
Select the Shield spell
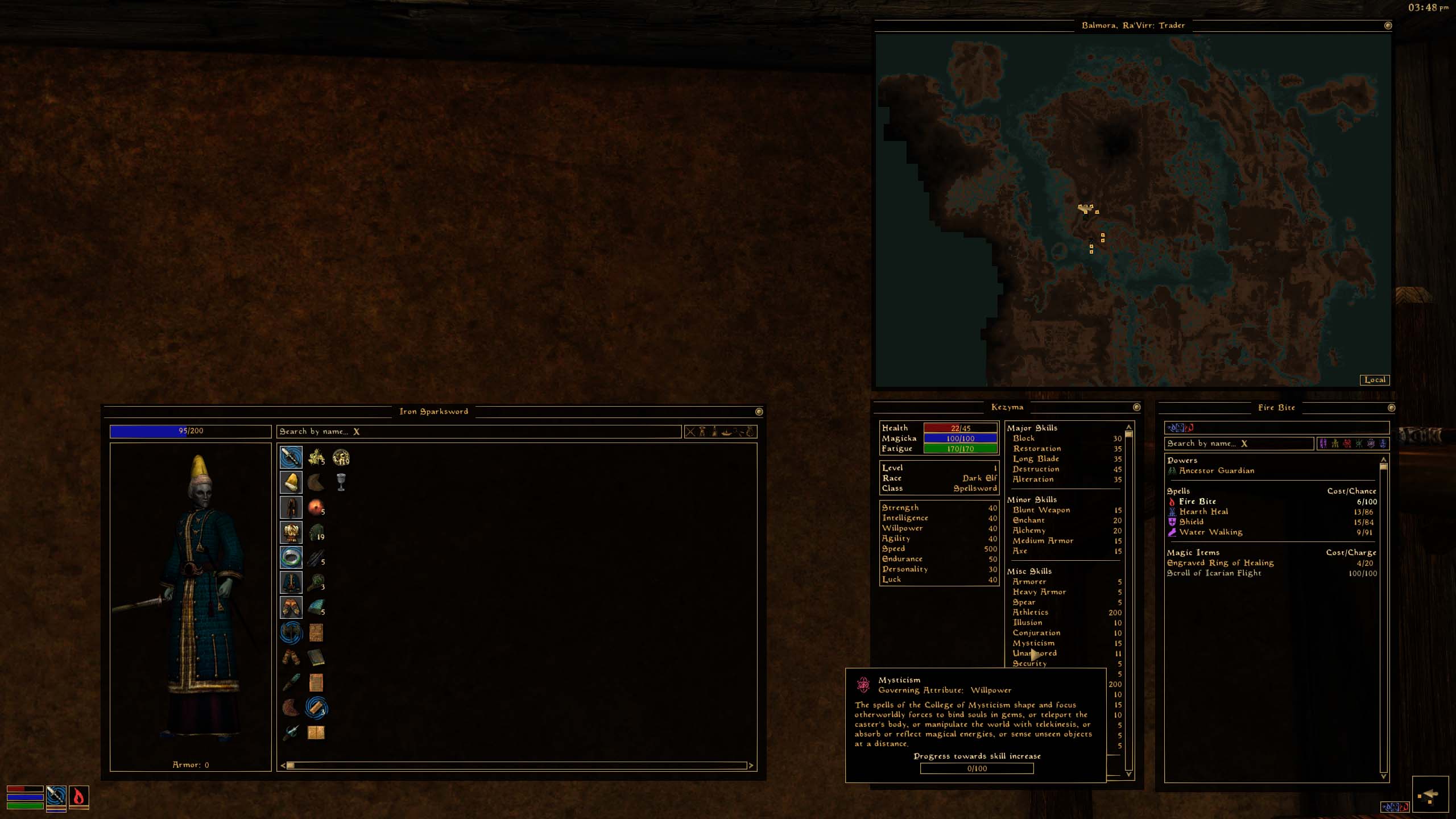click(x=1191, y=522)
